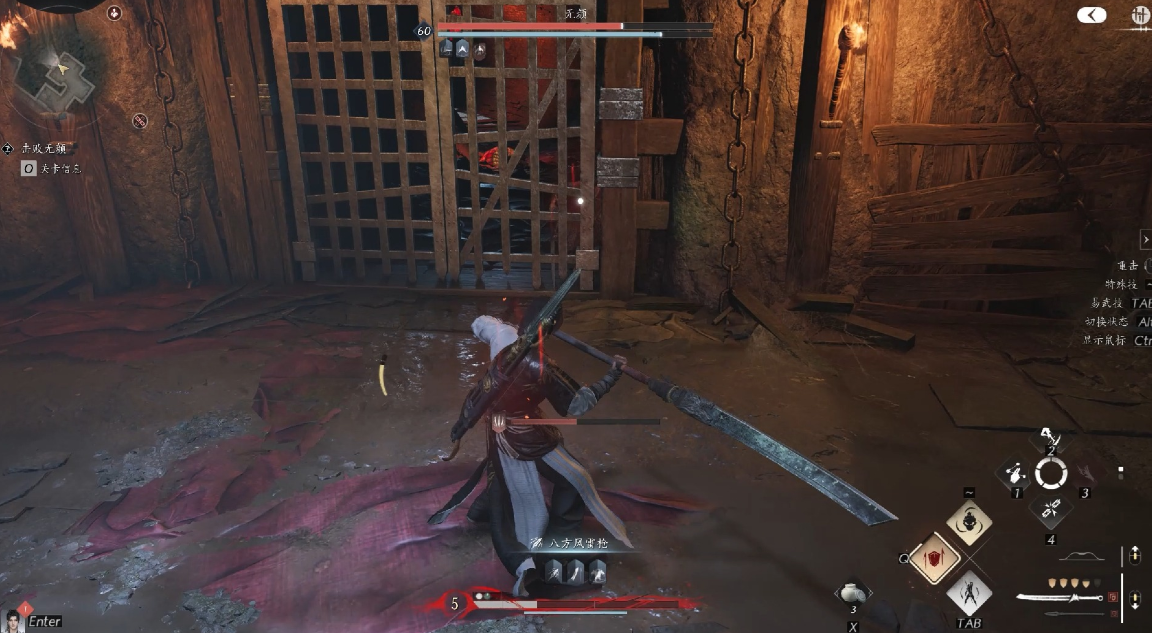Choose the dimmed red skill slot 3
The image size is (1152, 633).
(x=1083, y=473)
